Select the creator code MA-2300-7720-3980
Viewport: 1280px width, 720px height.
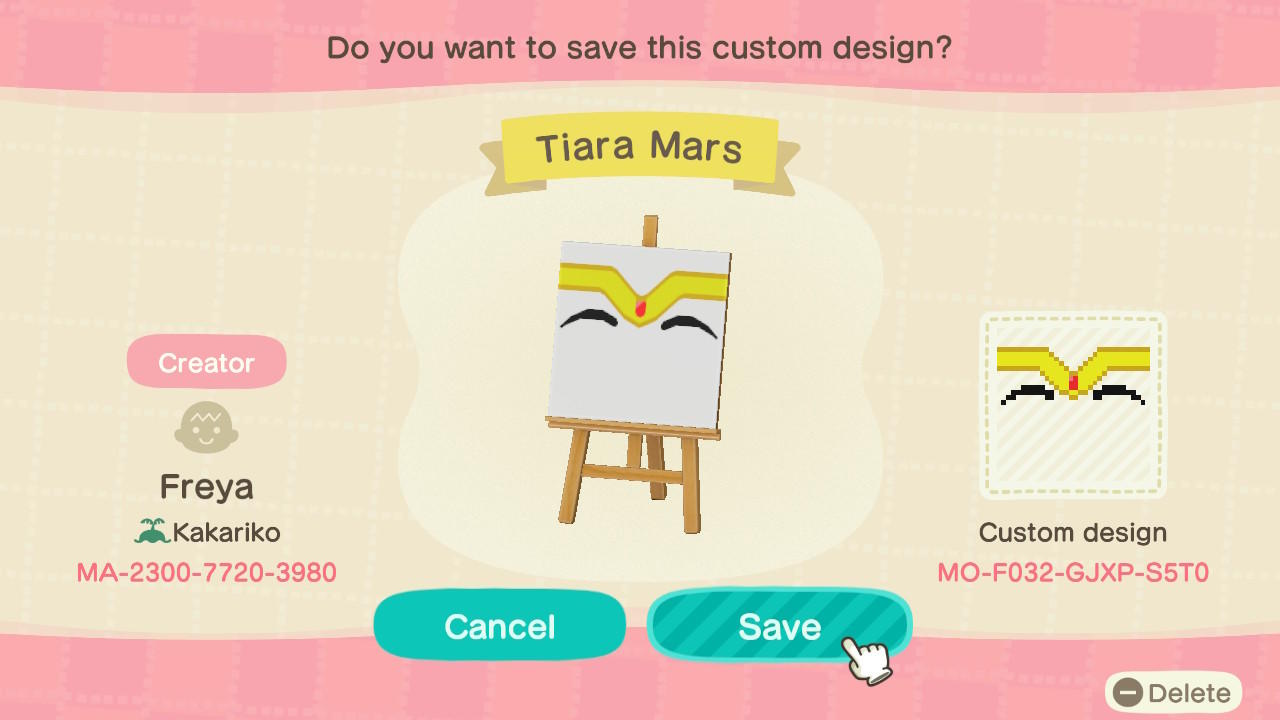206,571
